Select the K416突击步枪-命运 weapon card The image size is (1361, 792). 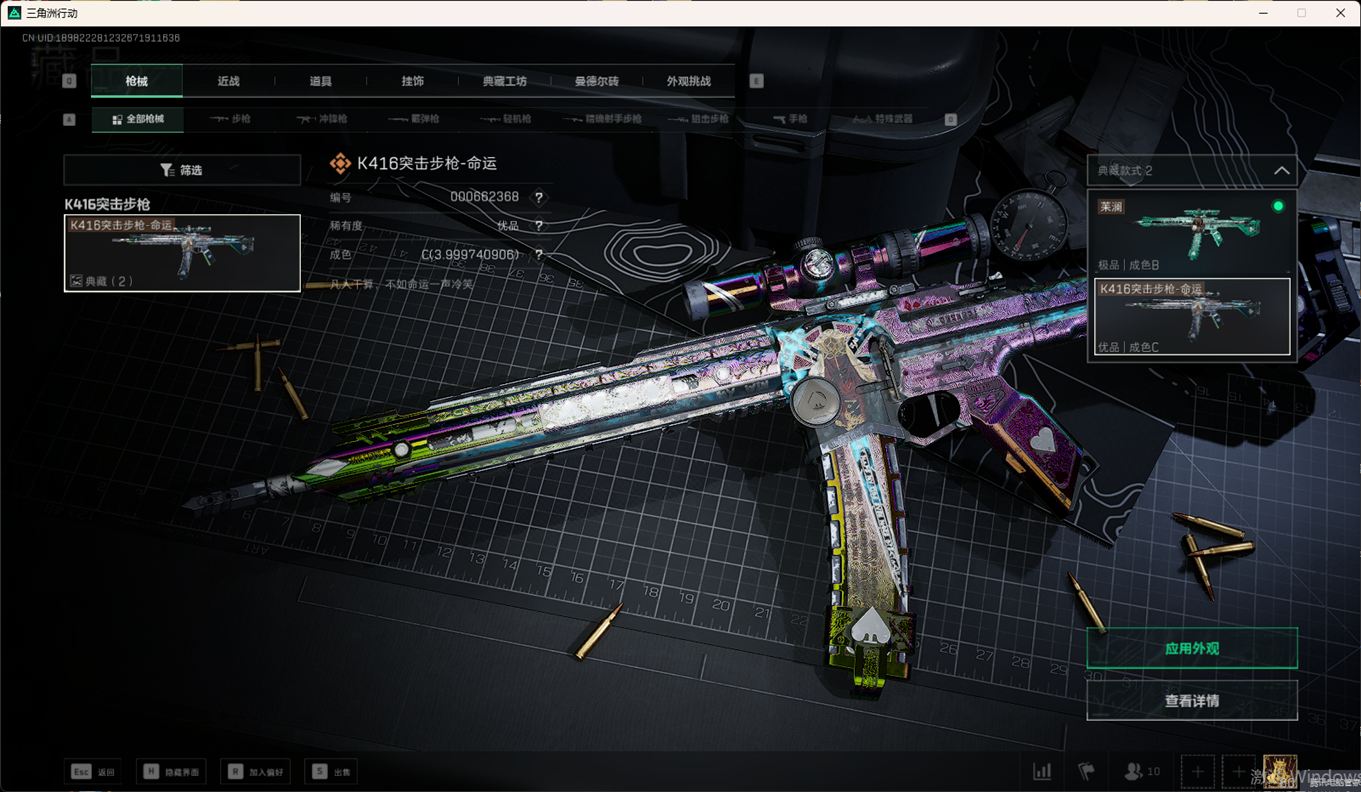tap(182, 253)
